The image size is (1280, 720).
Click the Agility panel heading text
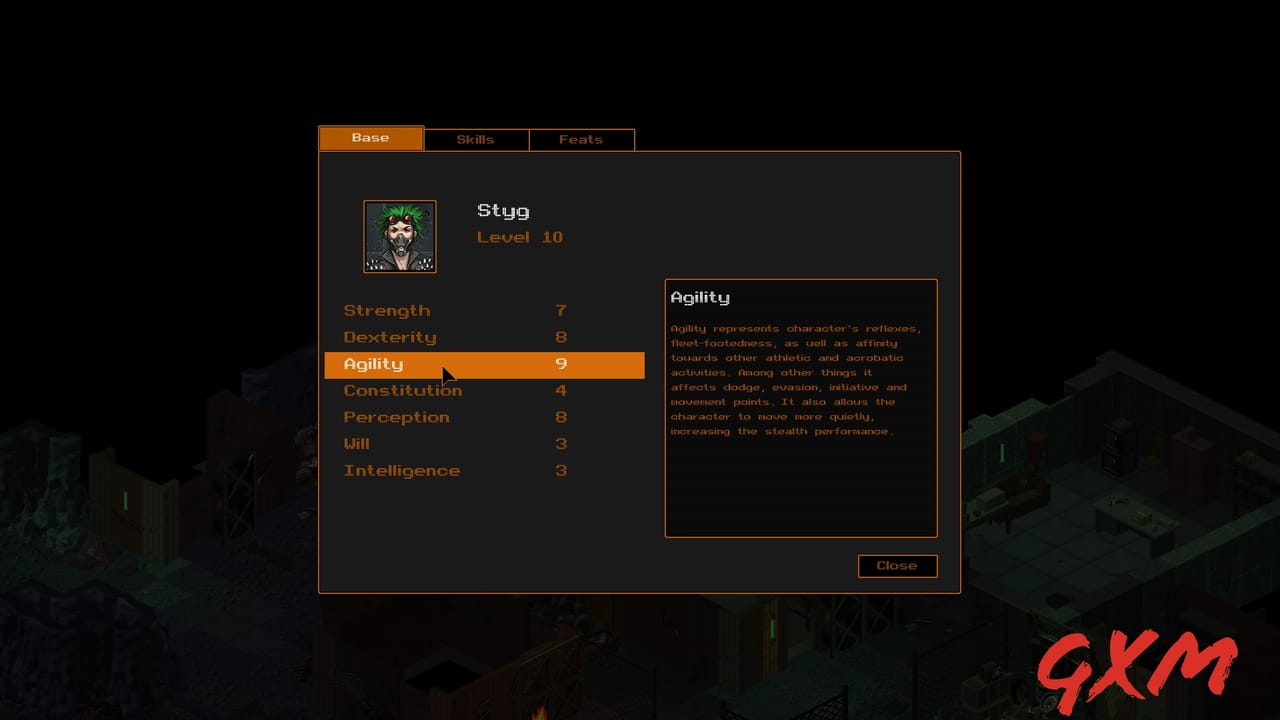(700, 297)
